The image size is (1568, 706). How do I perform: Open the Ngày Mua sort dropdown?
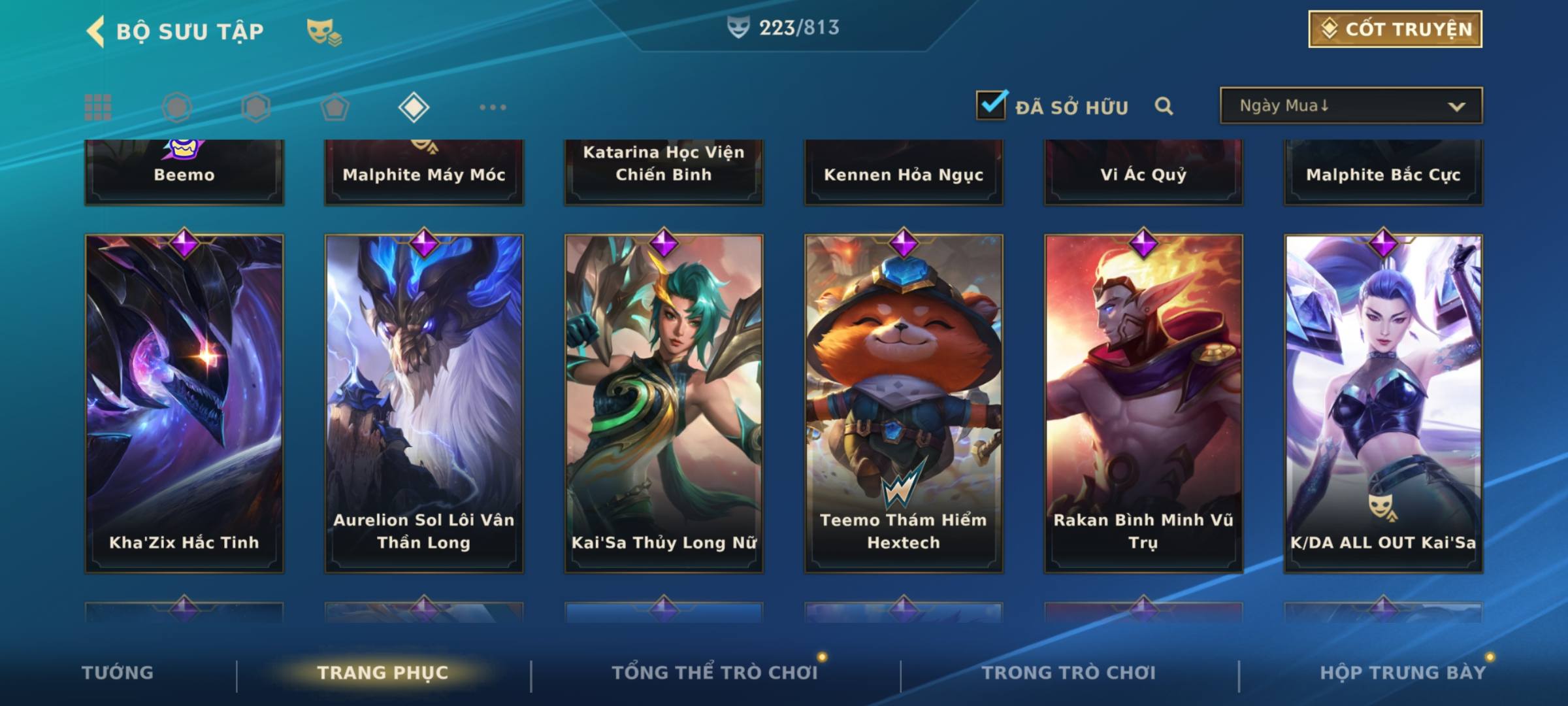[1351, 106]
